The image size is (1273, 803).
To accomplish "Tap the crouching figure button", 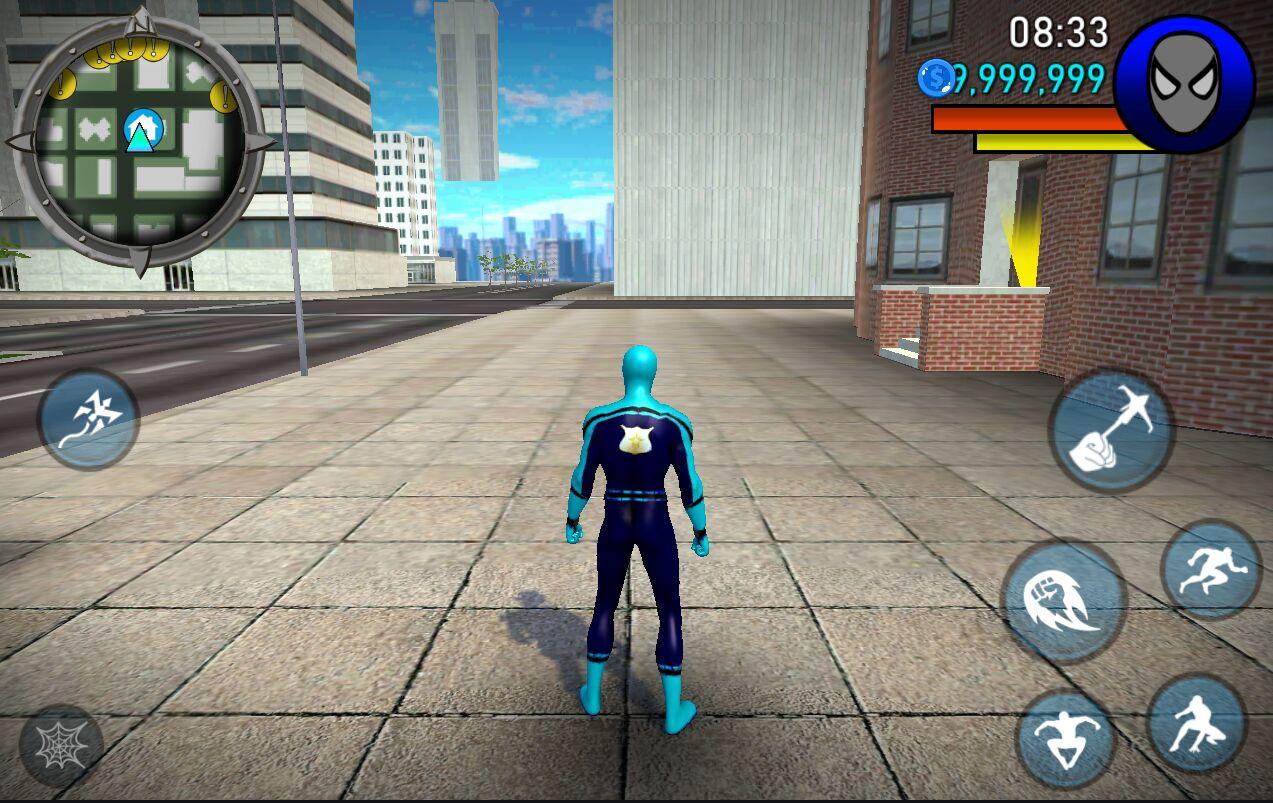I will pyautogui.click(x=1196, y=724).
